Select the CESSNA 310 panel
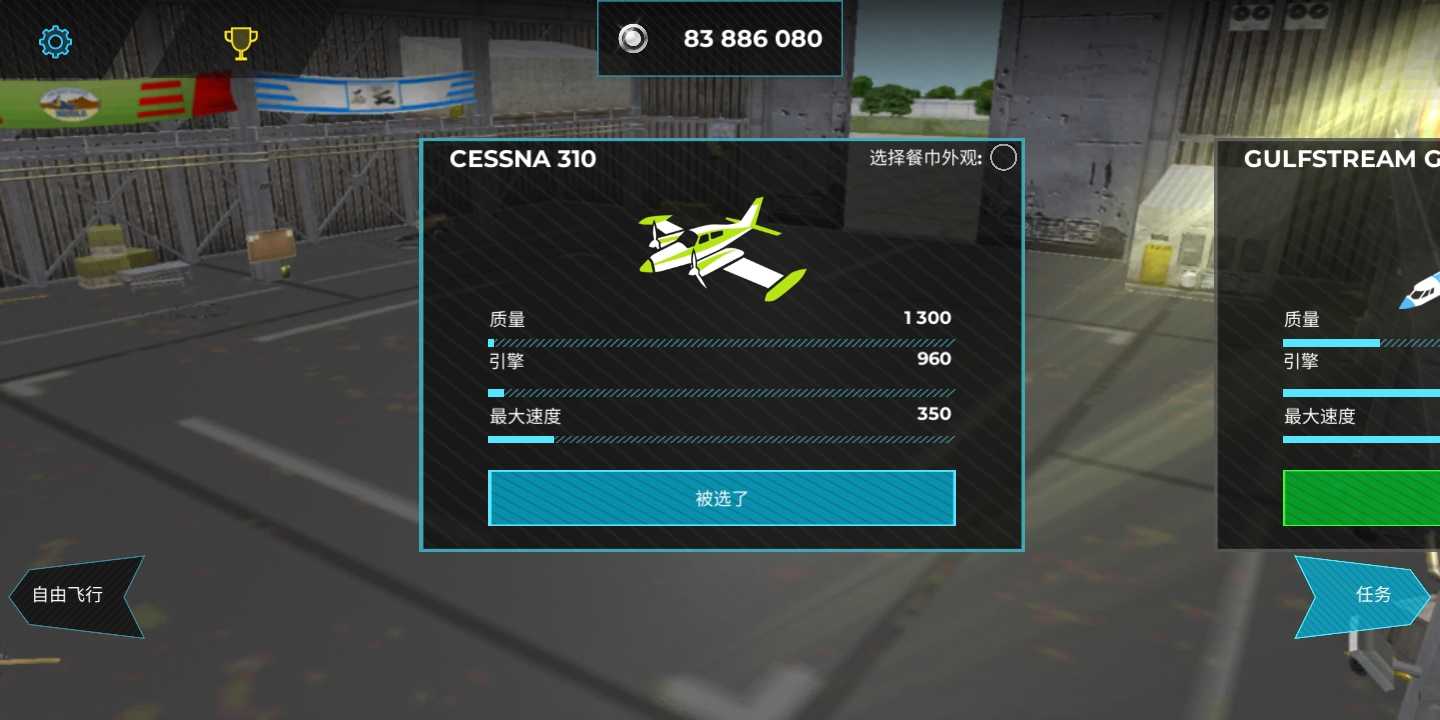This screenshot has height=720, width=1440. click(x=523, y=159)
